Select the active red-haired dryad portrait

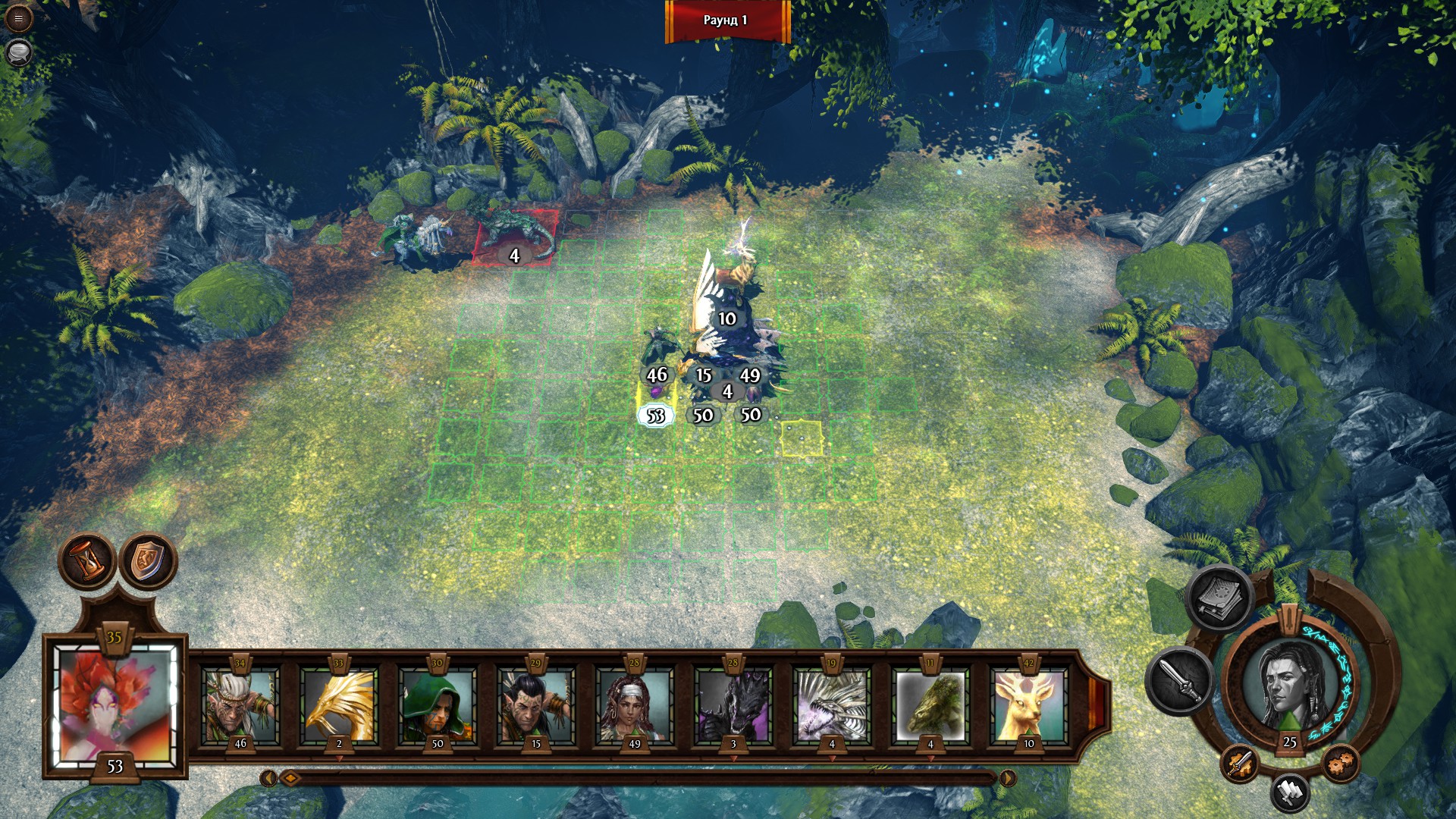pos(115,707)
